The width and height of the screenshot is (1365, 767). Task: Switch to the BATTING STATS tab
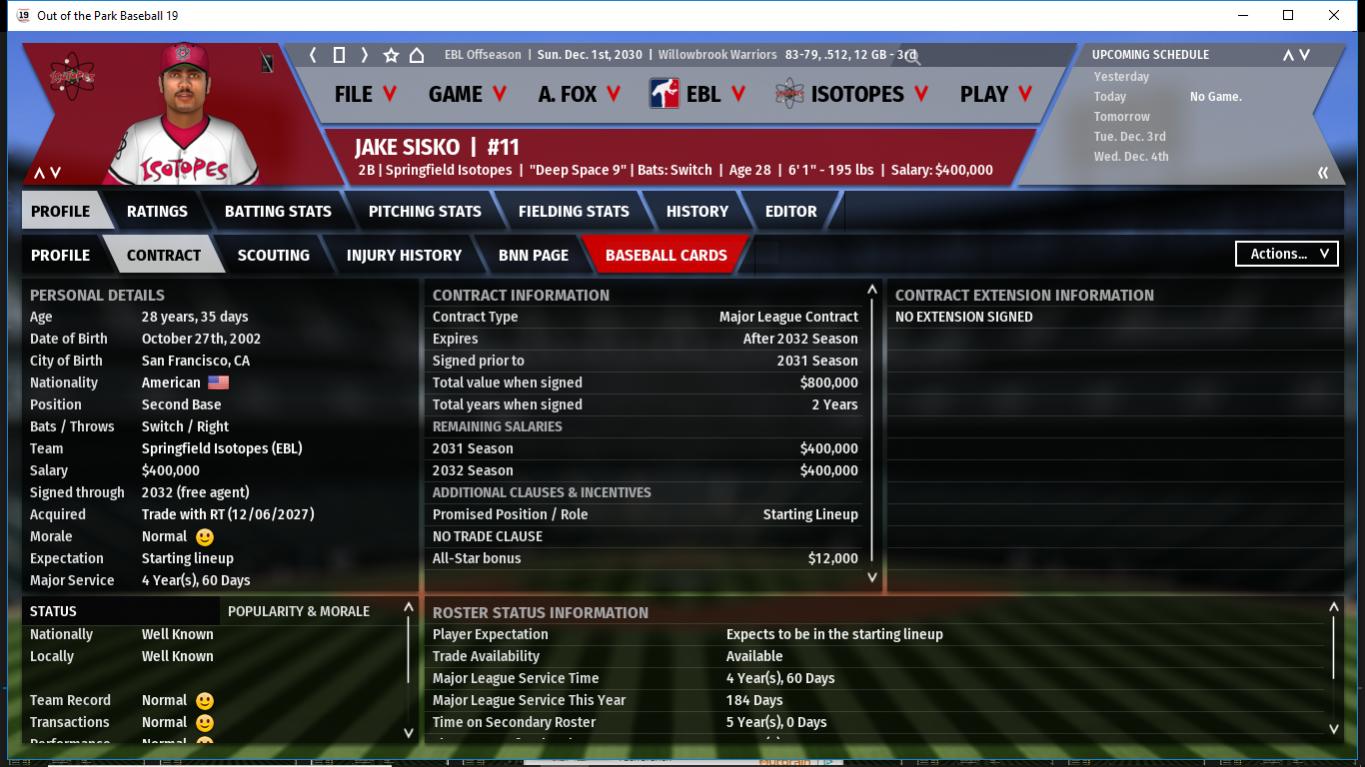point(278,211)
